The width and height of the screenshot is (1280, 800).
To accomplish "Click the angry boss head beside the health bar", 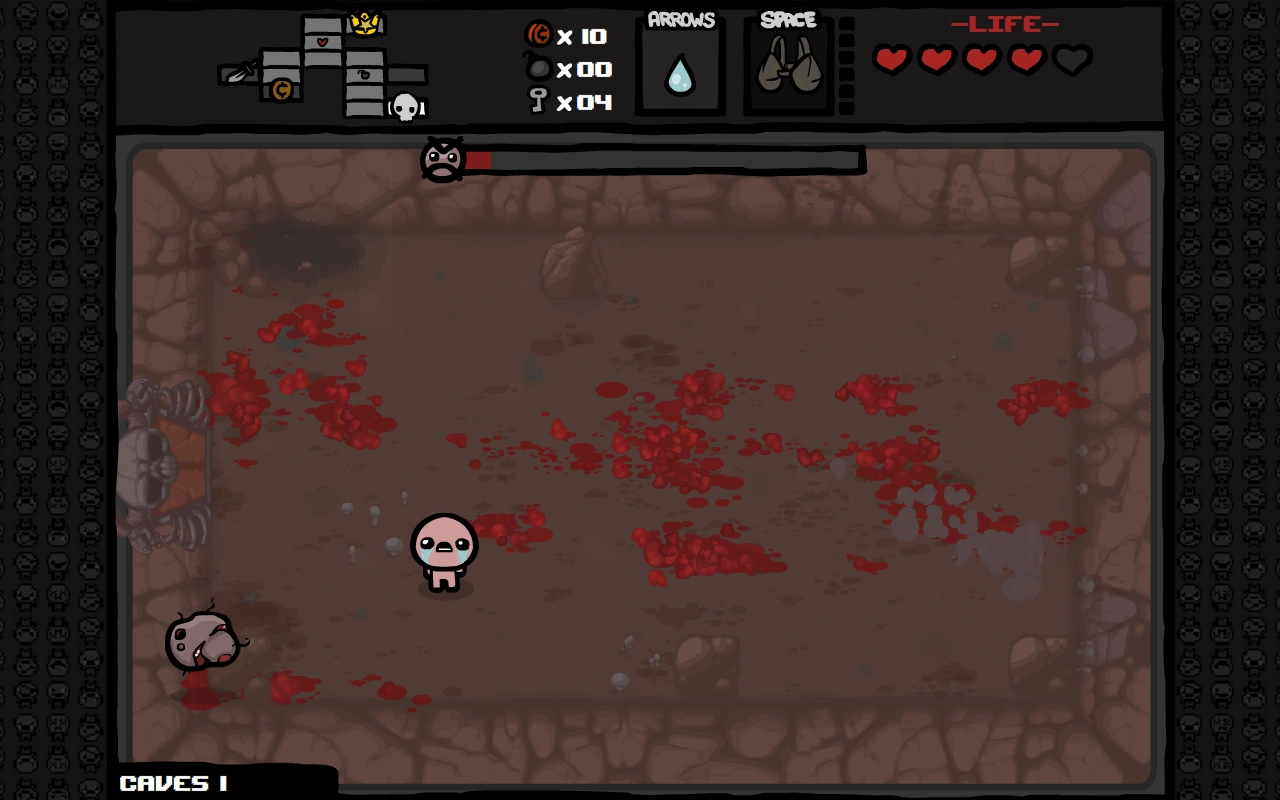I will click(x=441, y=158).
